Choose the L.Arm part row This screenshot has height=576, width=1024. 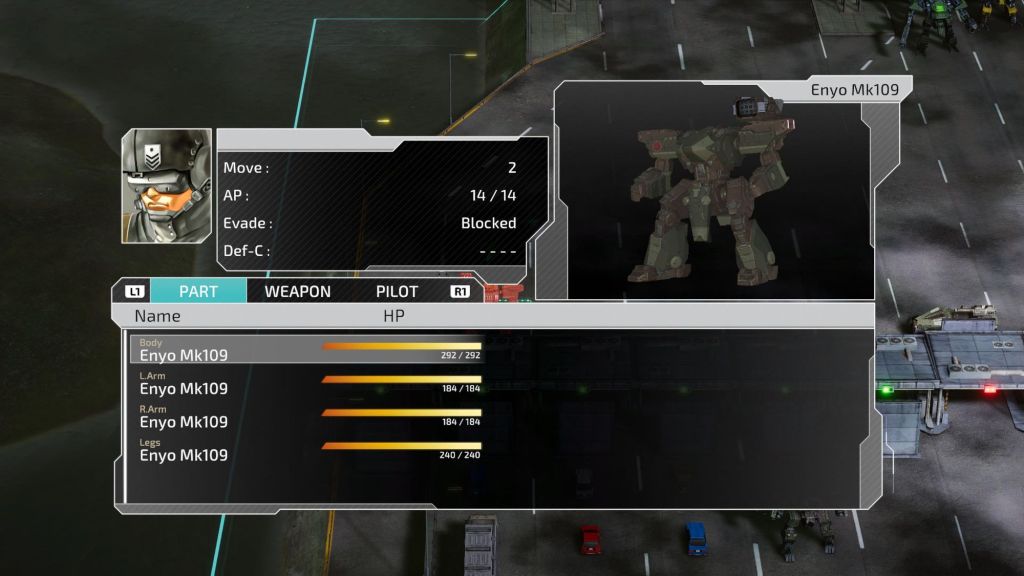pos(306,383)
